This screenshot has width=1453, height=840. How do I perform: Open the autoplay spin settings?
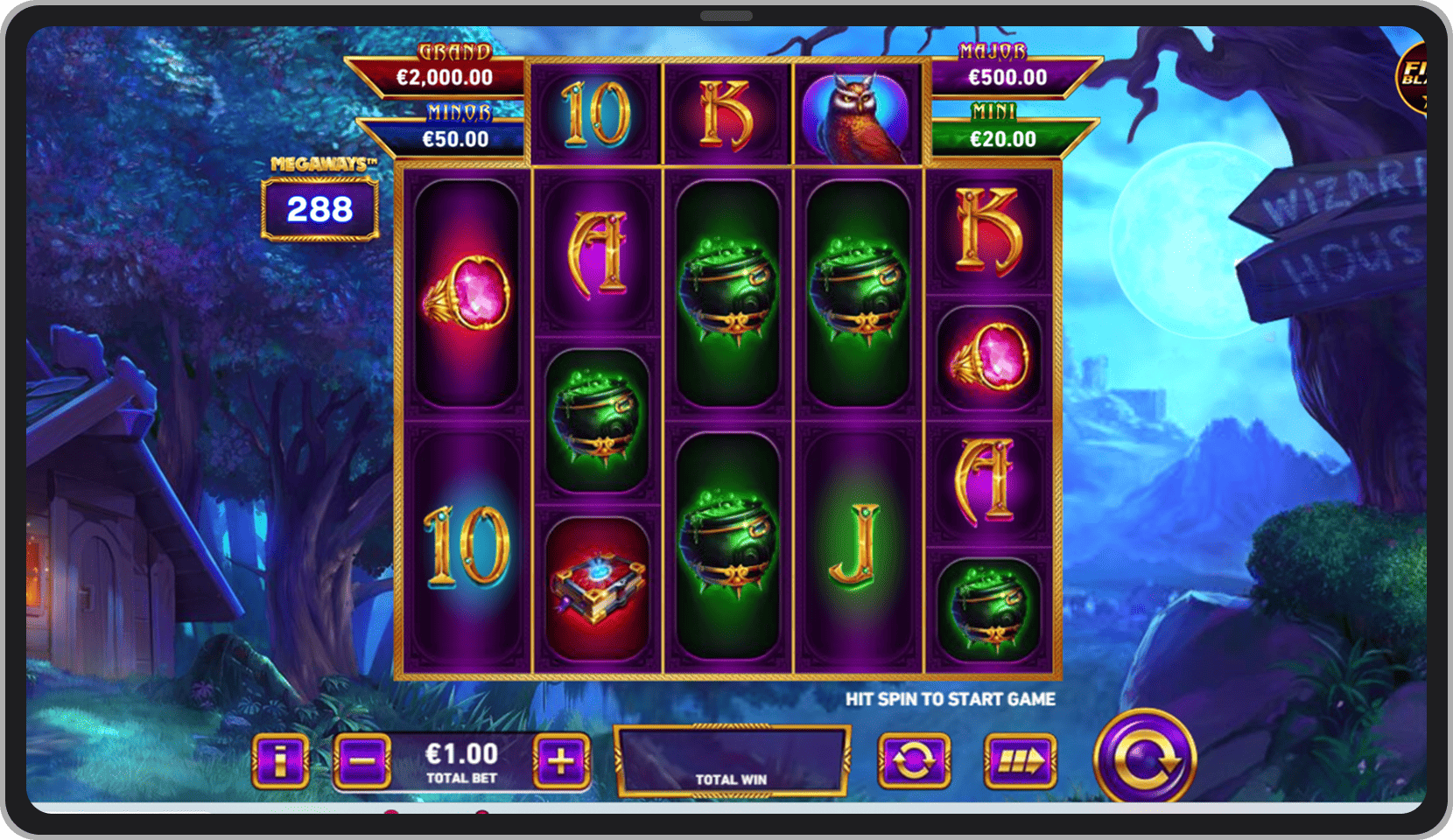[x=914, y=760]
